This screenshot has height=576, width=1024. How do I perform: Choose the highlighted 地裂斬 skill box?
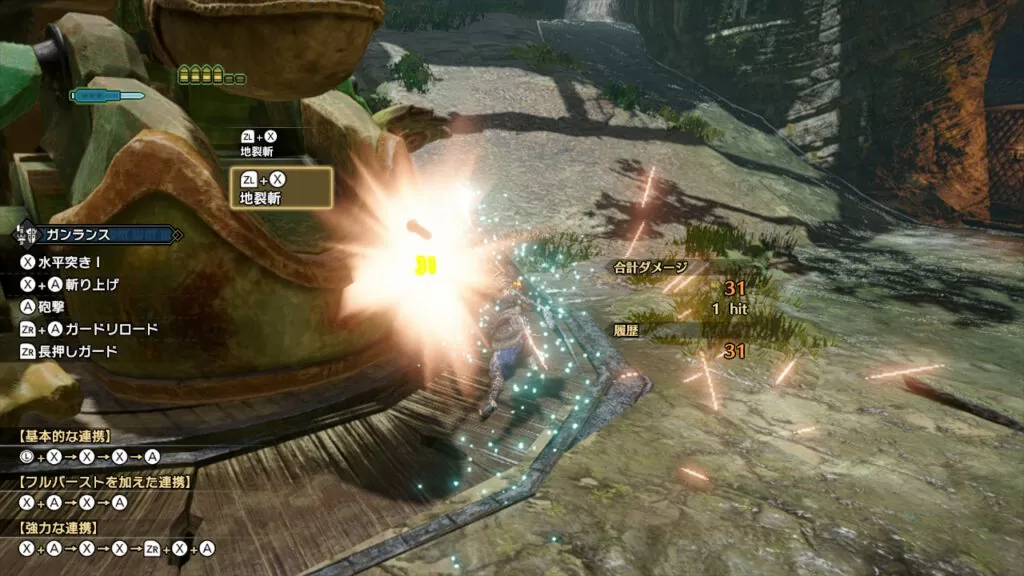(x=281, y=188)
